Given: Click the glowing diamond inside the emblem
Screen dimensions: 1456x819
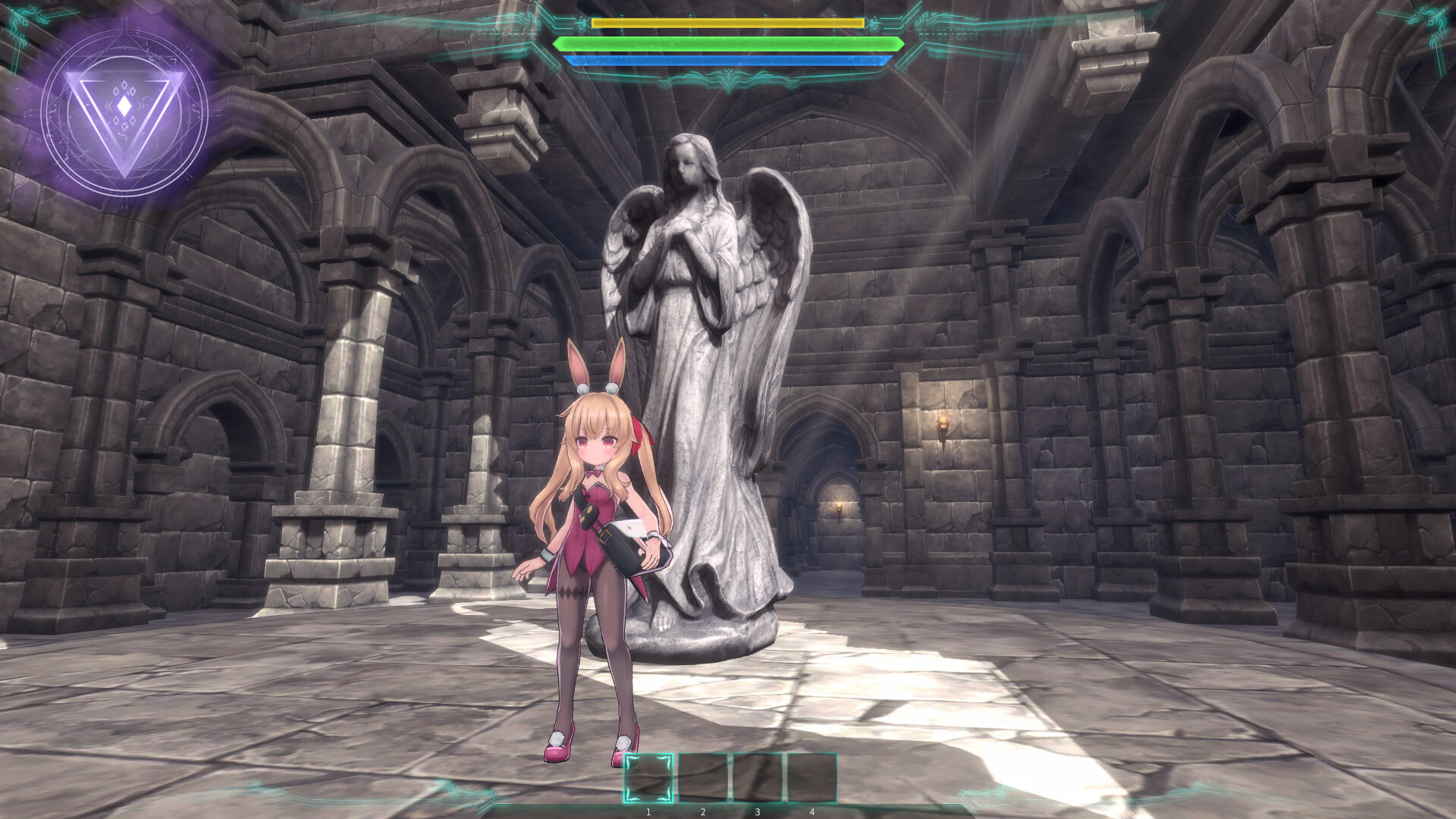Looking at the screenshot, I should point(126,105).
